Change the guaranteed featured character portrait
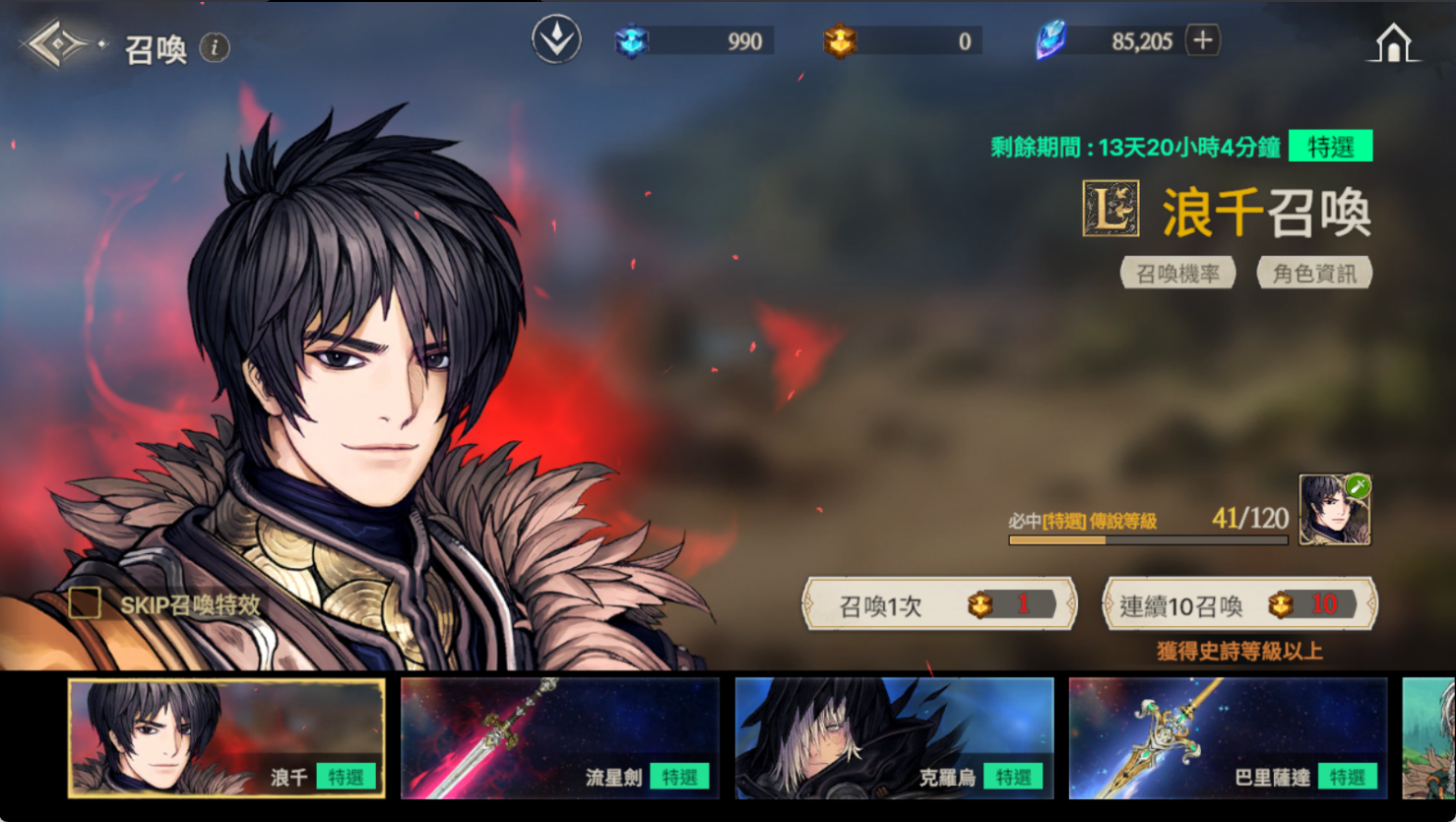Screen dimensions: 1456x822 [1334, 510]
